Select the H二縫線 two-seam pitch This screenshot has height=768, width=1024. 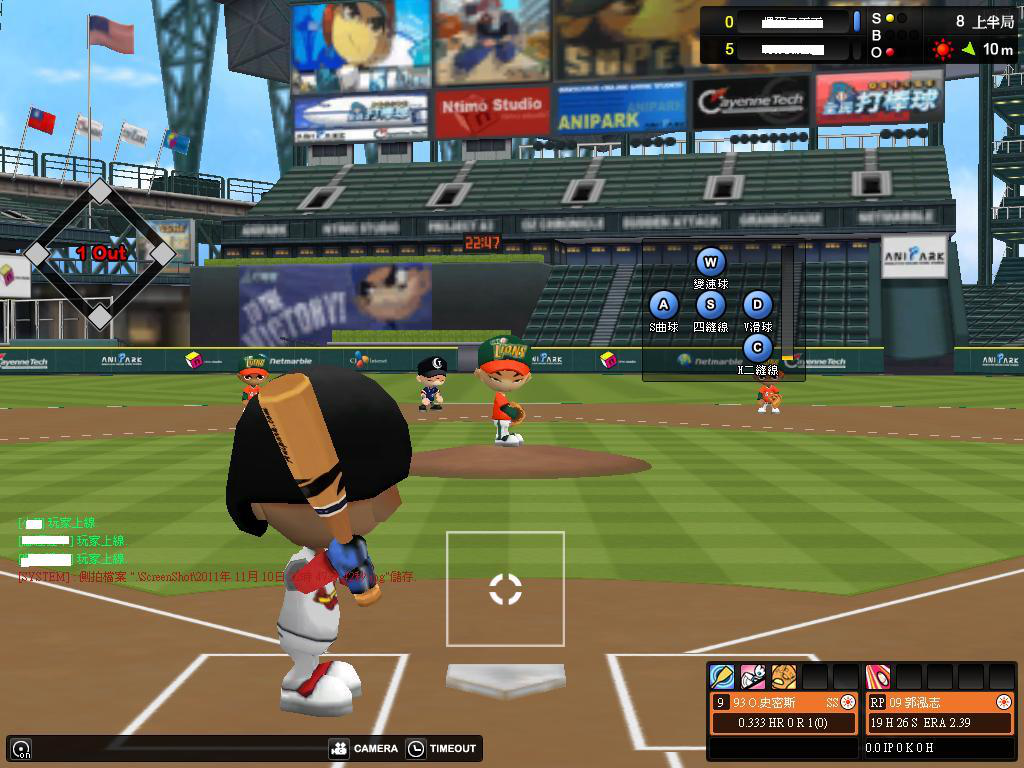[757, 348]
